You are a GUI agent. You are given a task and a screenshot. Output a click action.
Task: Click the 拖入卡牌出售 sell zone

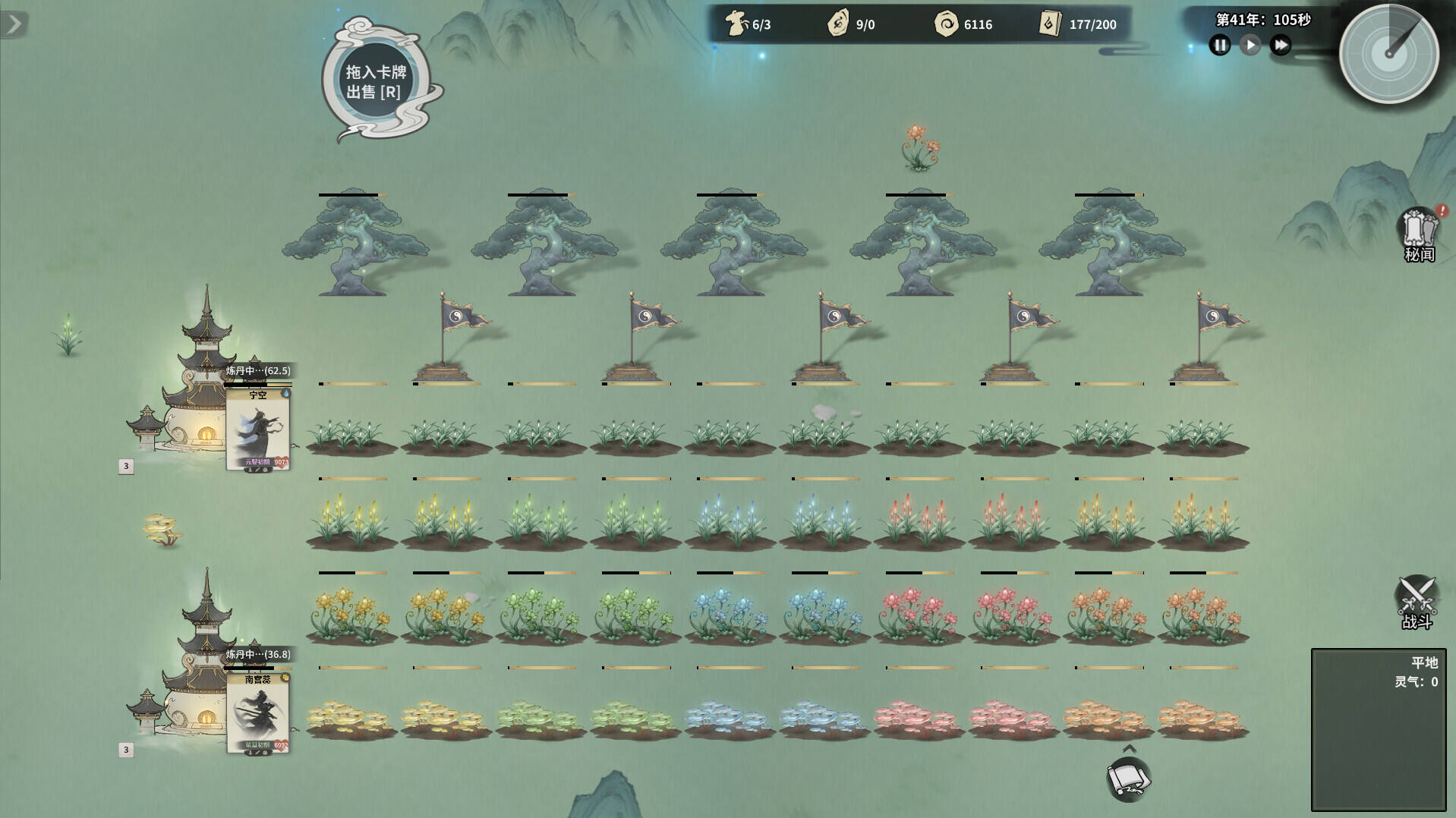[377, 81]
